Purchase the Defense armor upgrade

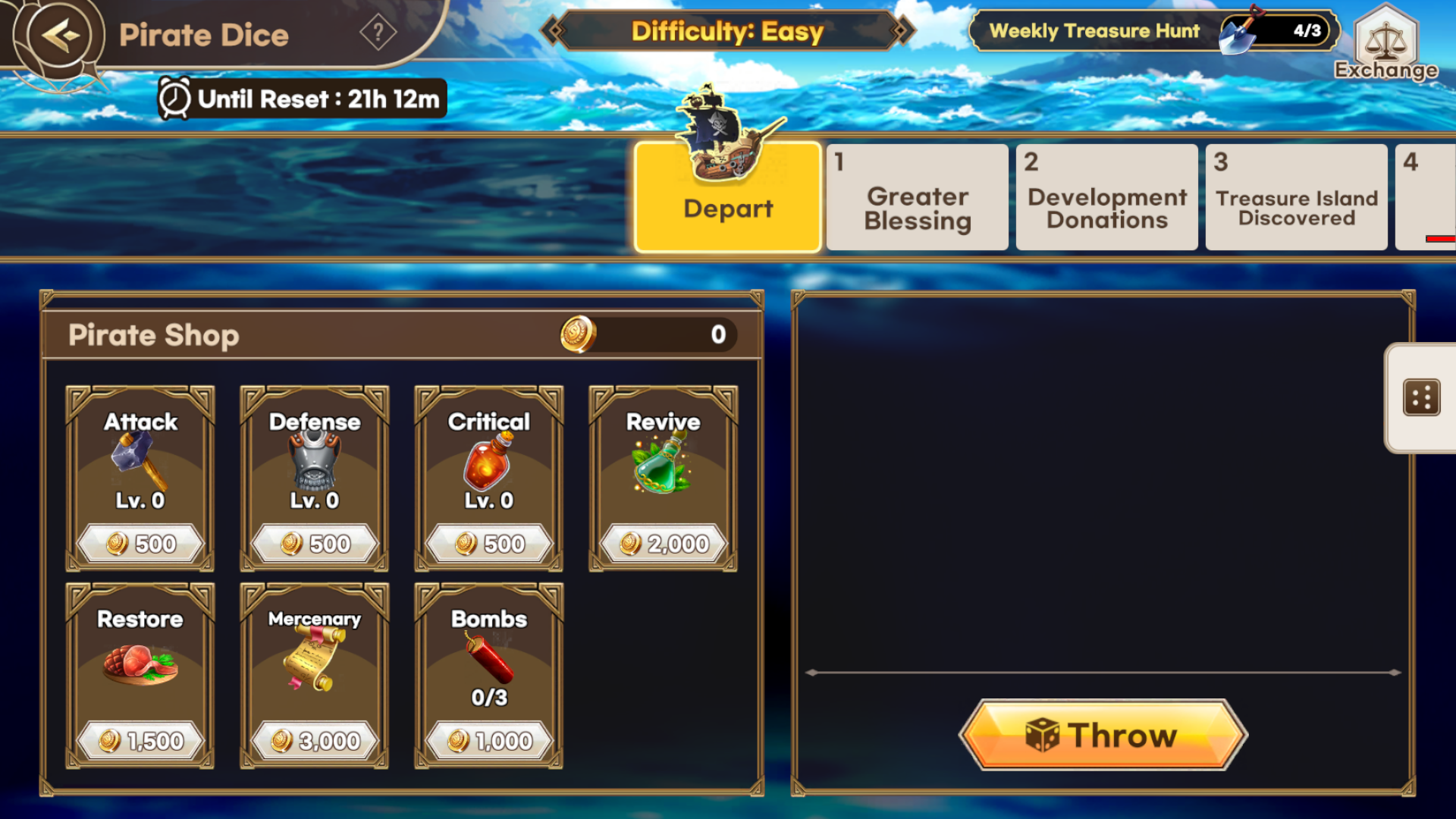315,543
